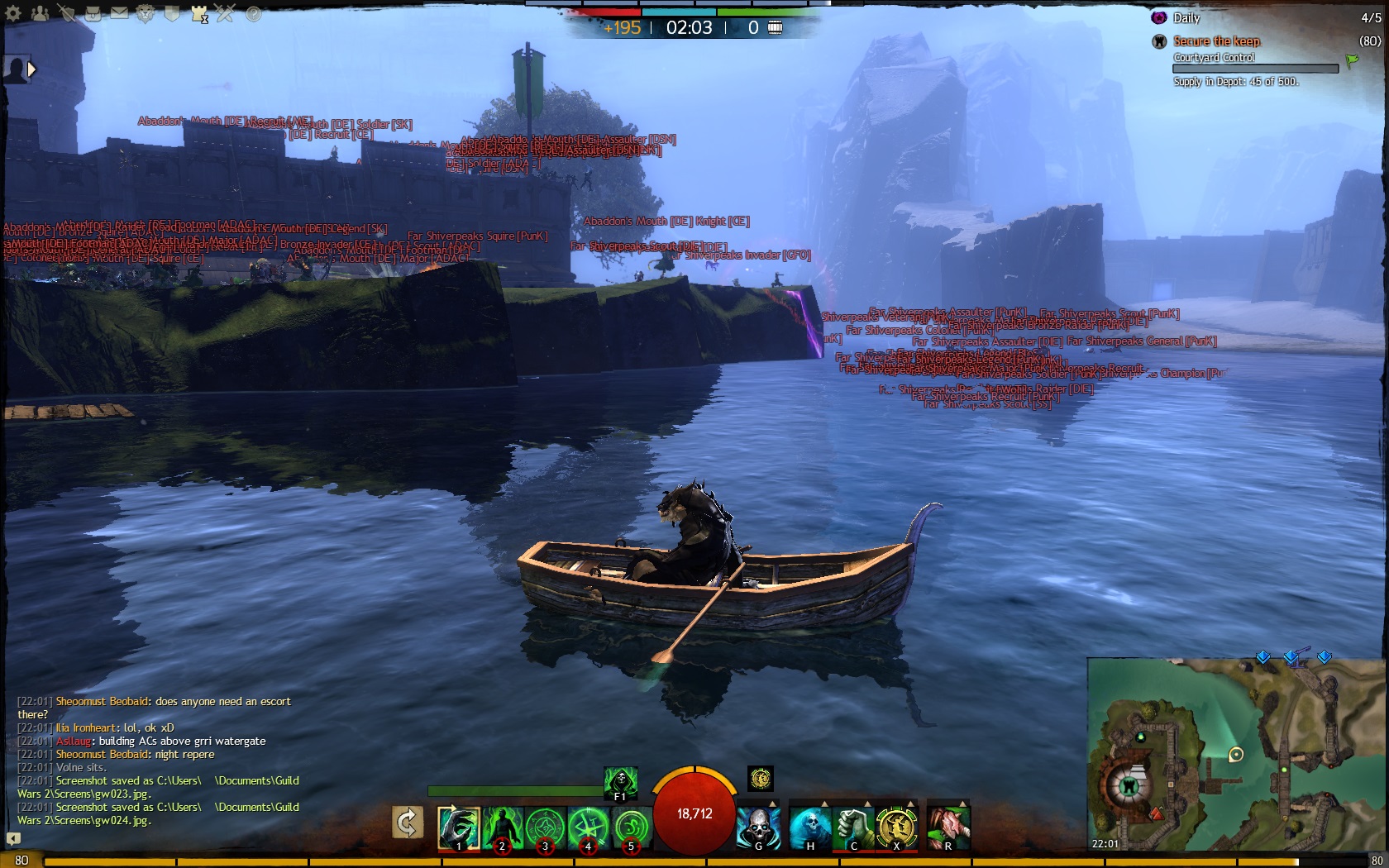Image resolution: width=1389 pixels, height=868 pixels.
Task: Activate the grasping claw skill in slot 1
Action: pyautogui.click(x=458, y=827)
